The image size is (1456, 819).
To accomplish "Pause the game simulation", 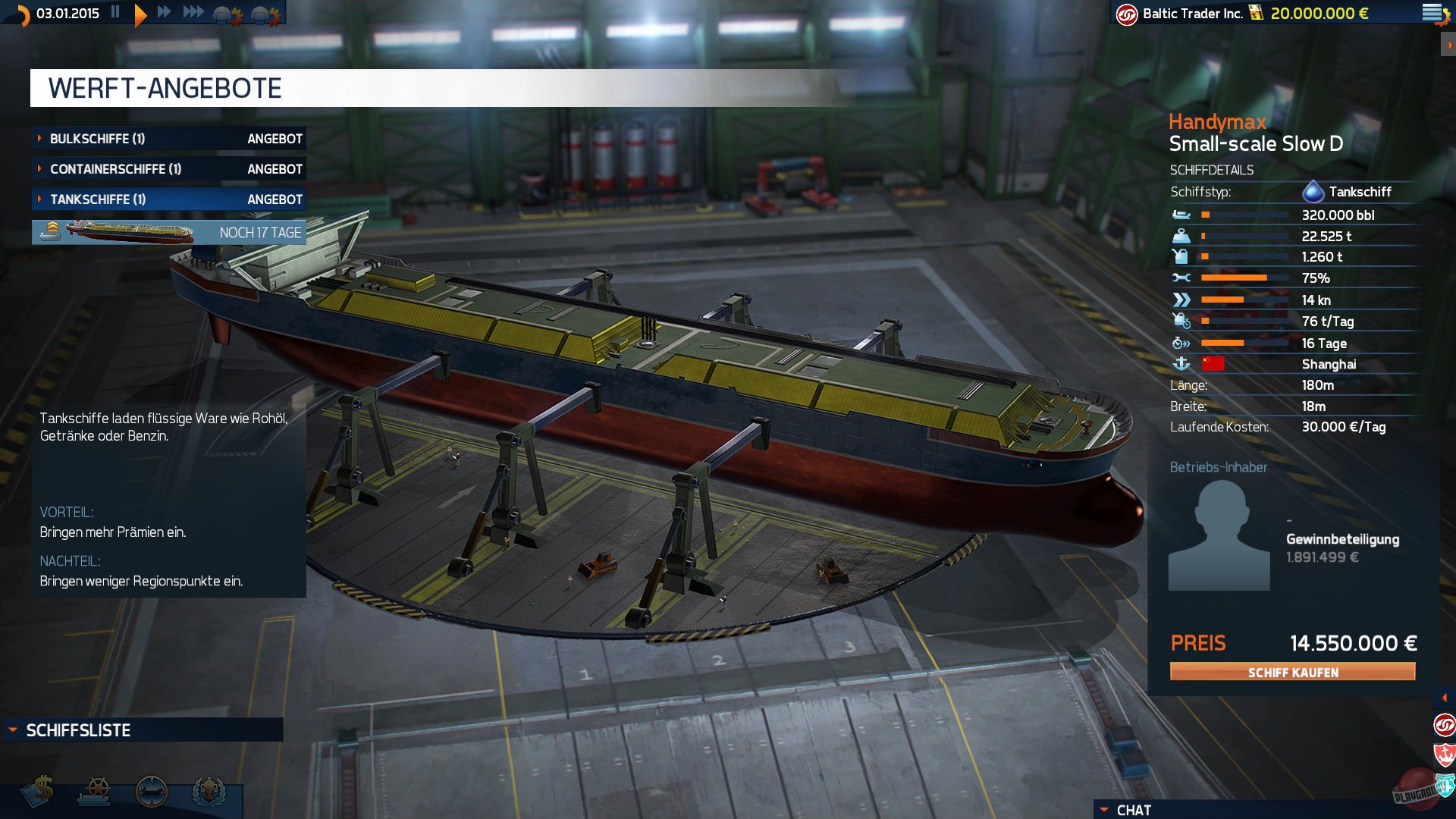I will click(116, 12).
